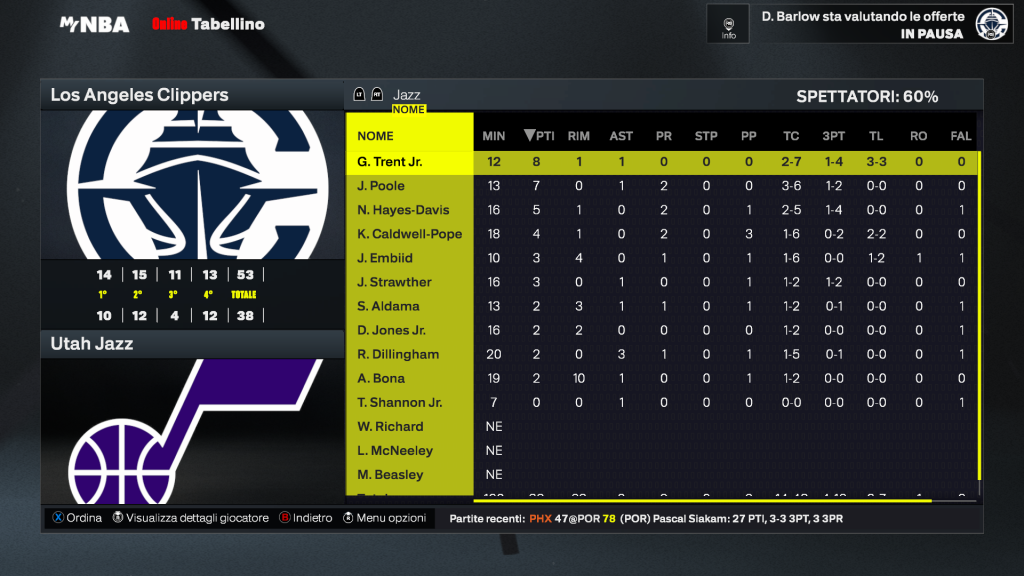This screenshot has width=1024, height=576.
Task: Pick K. Caldwell-Pope from the list
Action: tap(409, 234)
